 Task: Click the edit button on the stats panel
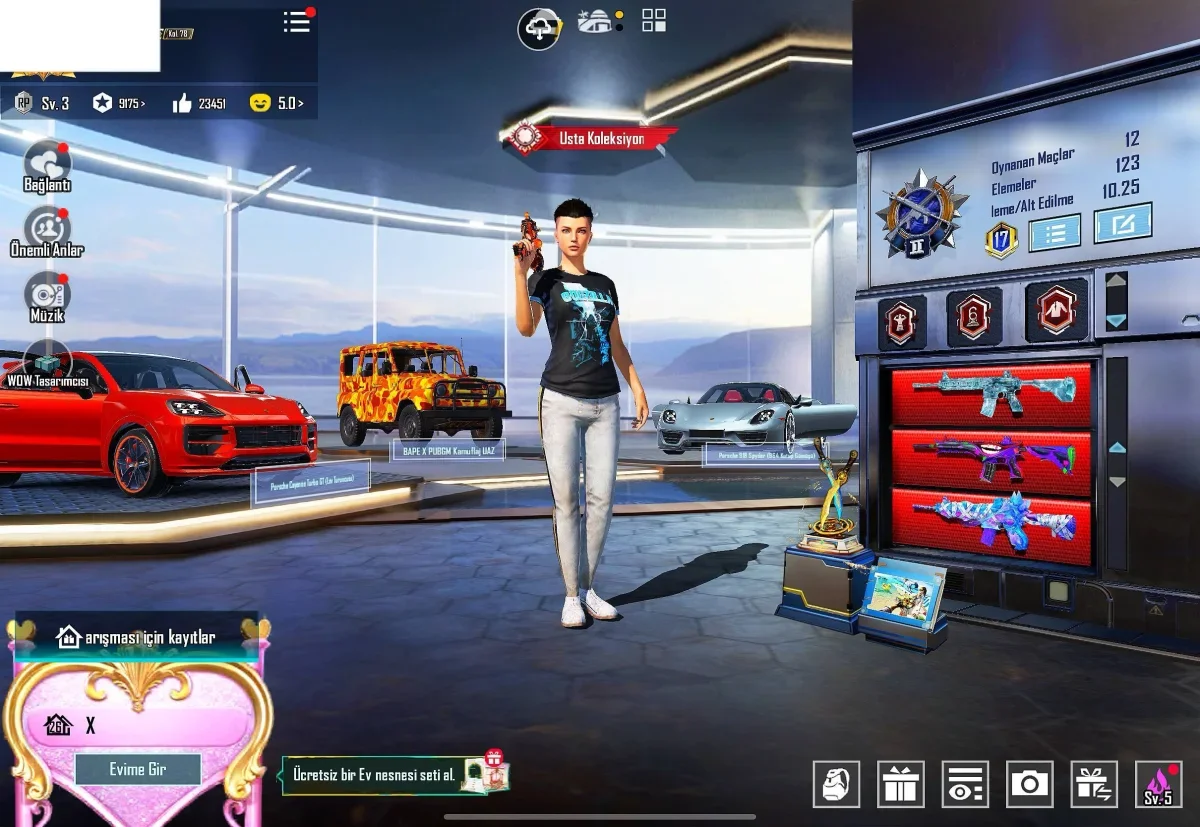tap(1122, 223)
